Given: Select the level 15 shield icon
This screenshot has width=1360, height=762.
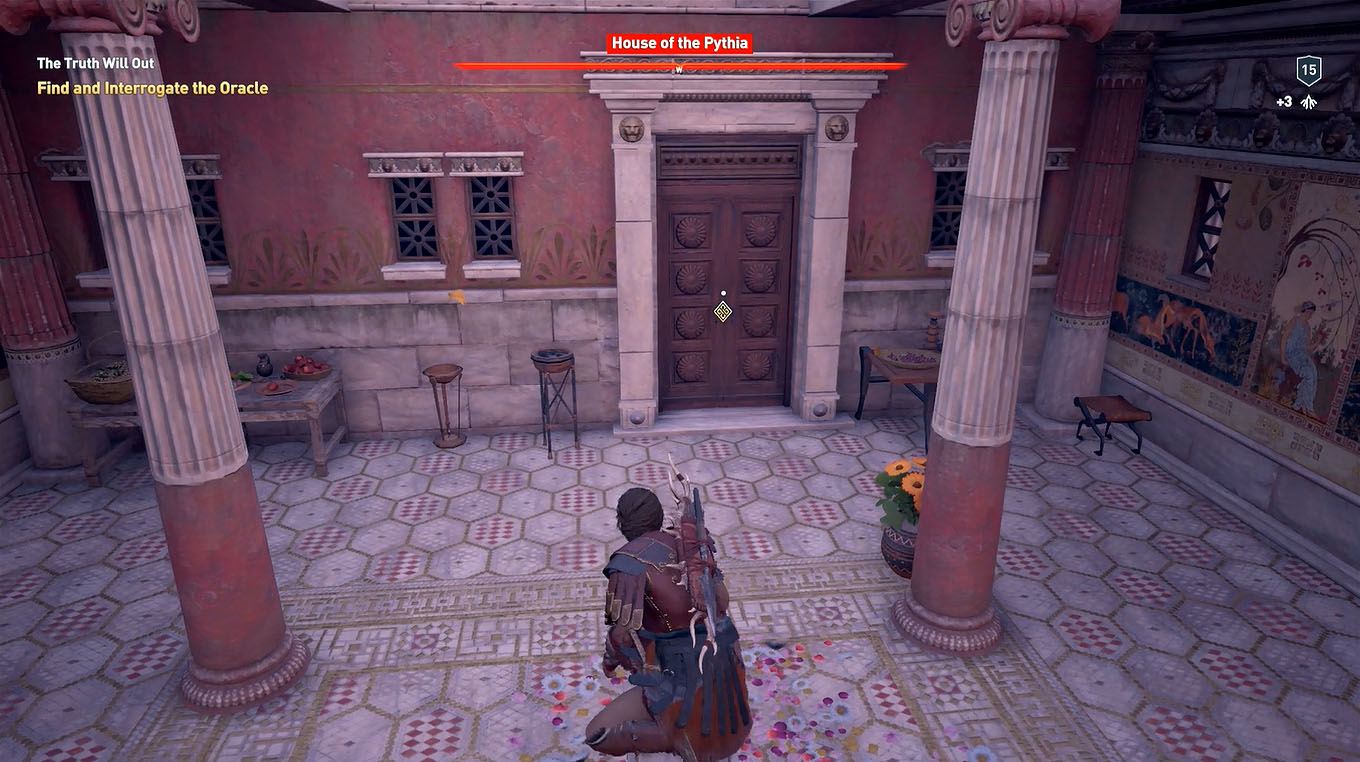Looking at the screenshot, I should pyautogui.click(x=1308, y=70).
